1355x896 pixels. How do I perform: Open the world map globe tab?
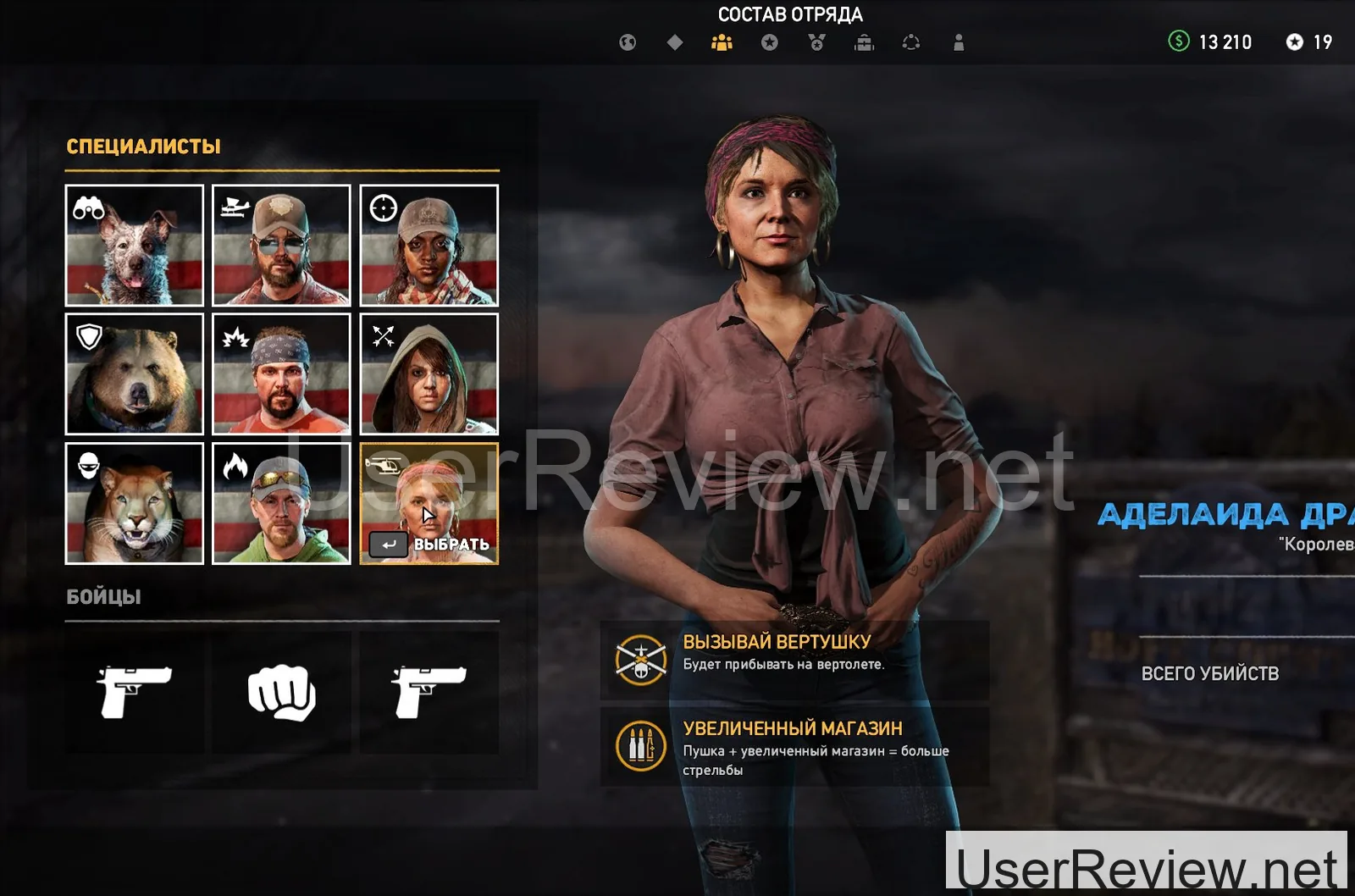pos(628,42)
